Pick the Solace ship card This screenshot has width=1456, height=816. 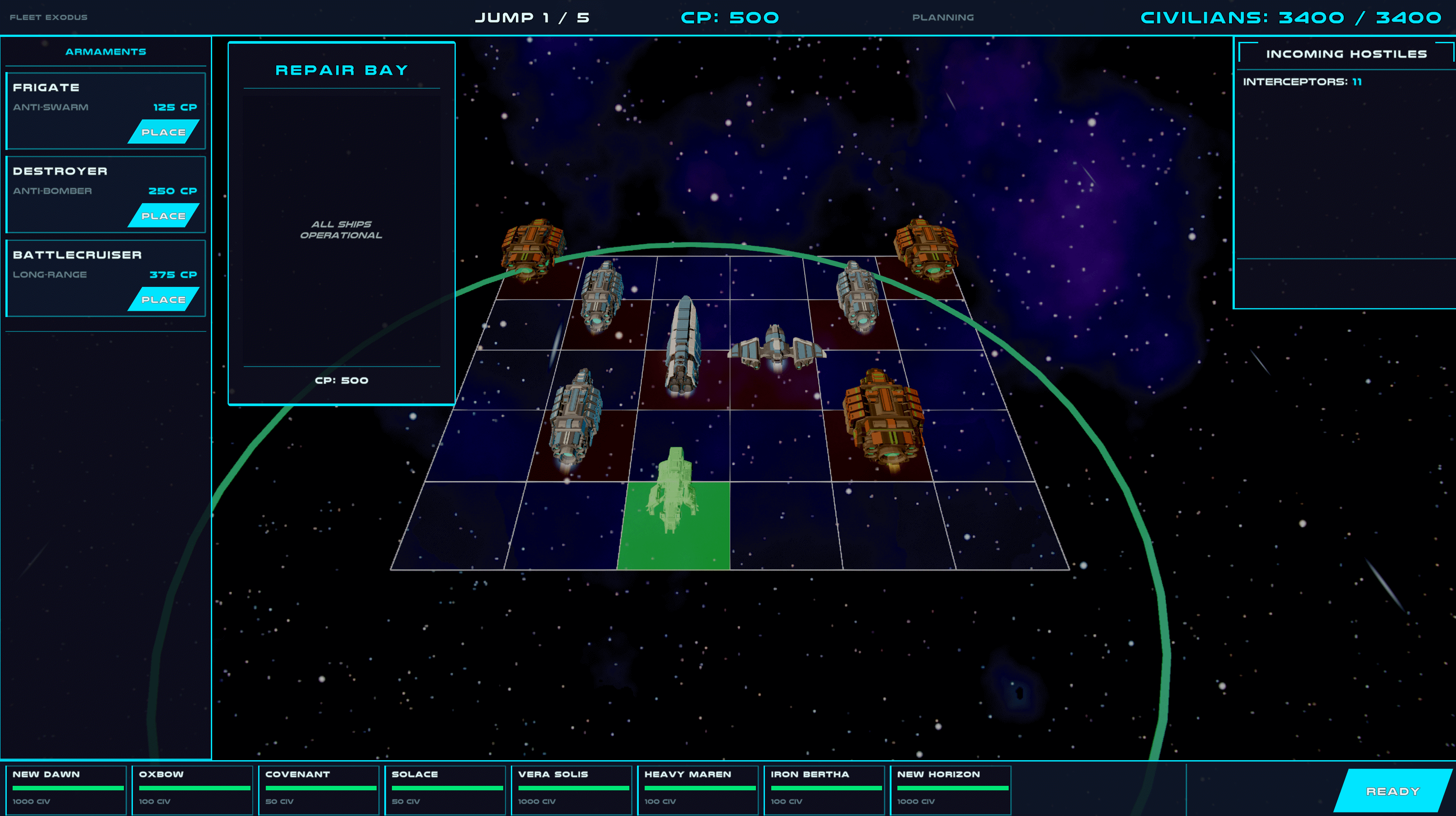[445, 789]
